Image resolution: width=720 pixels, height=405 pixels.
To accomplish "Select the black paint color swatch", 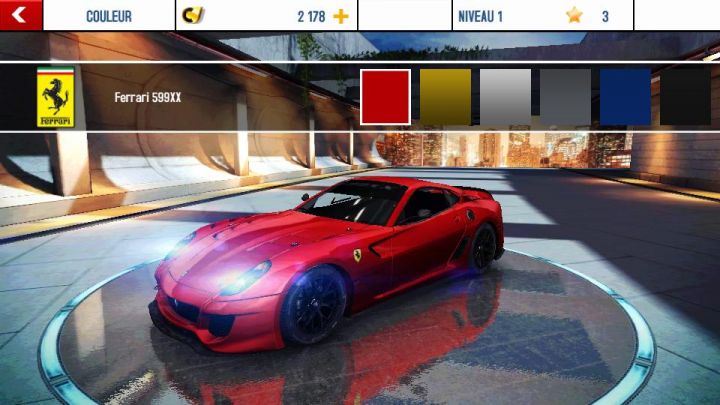I will click(685, 97).
